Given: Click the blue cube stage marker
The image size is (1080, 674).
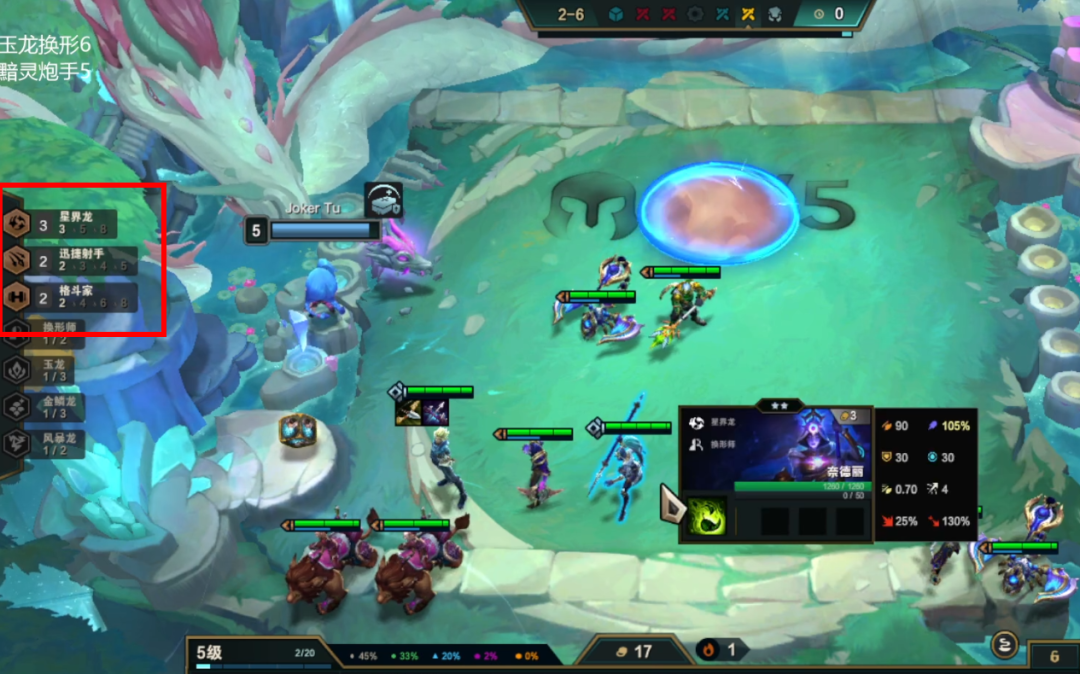Looking at the screenshot, I should pos(617,14).
